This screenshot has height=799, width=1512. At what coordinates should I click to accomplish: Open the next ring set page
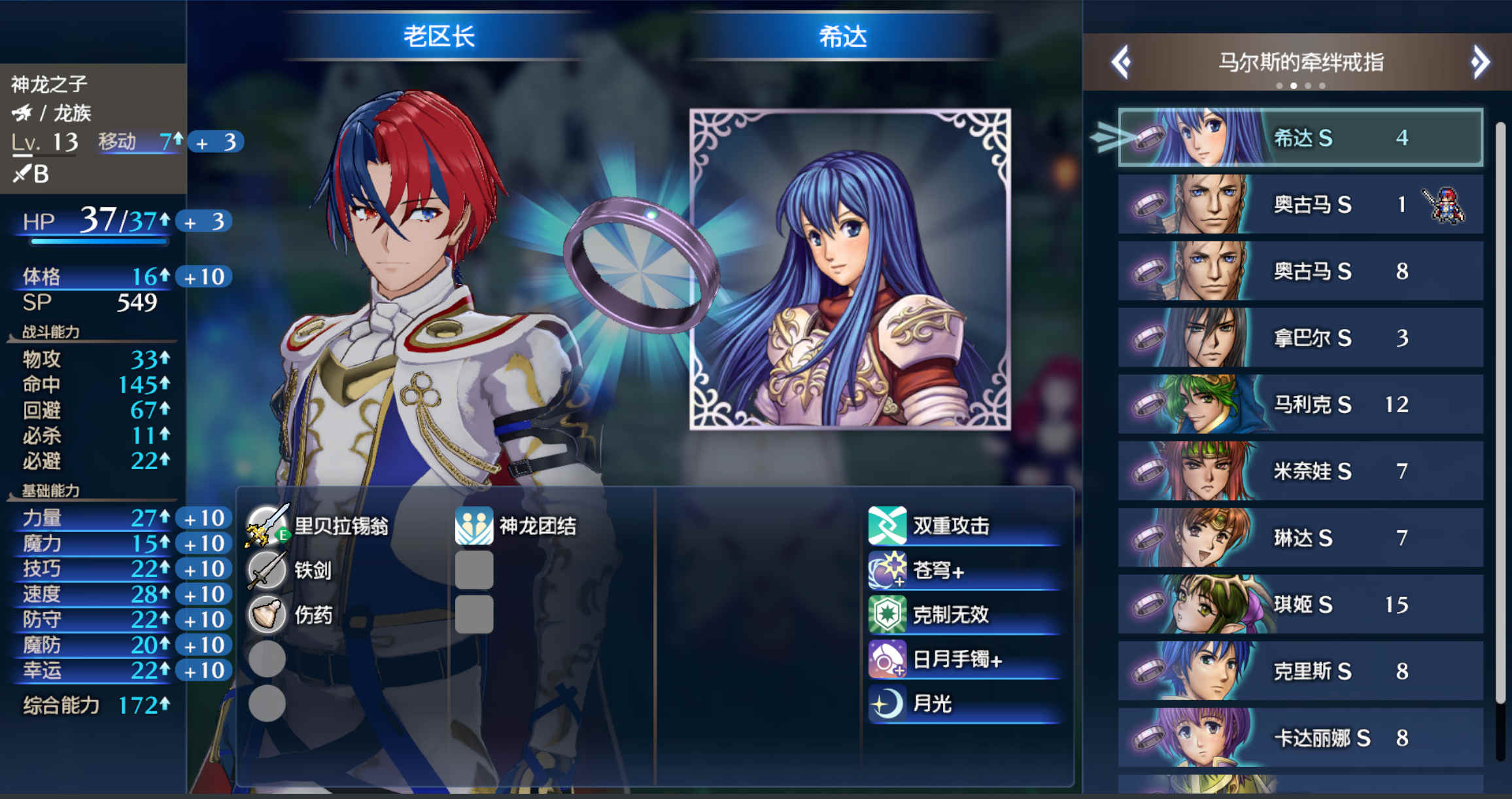[x=1479, y=60]
